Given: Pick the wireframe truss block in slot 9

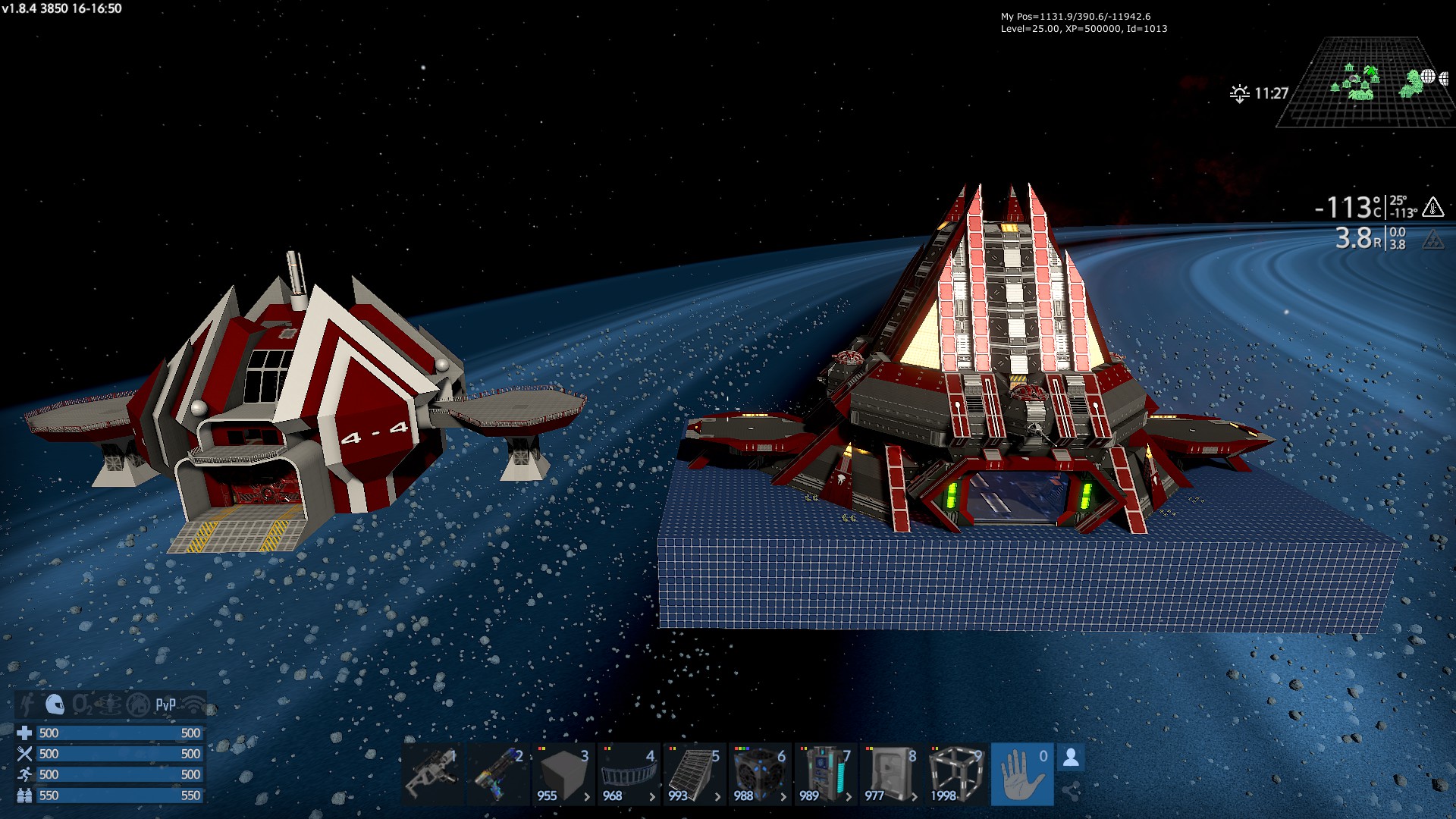Looking at the screenshot, I should tap(956, 774).
